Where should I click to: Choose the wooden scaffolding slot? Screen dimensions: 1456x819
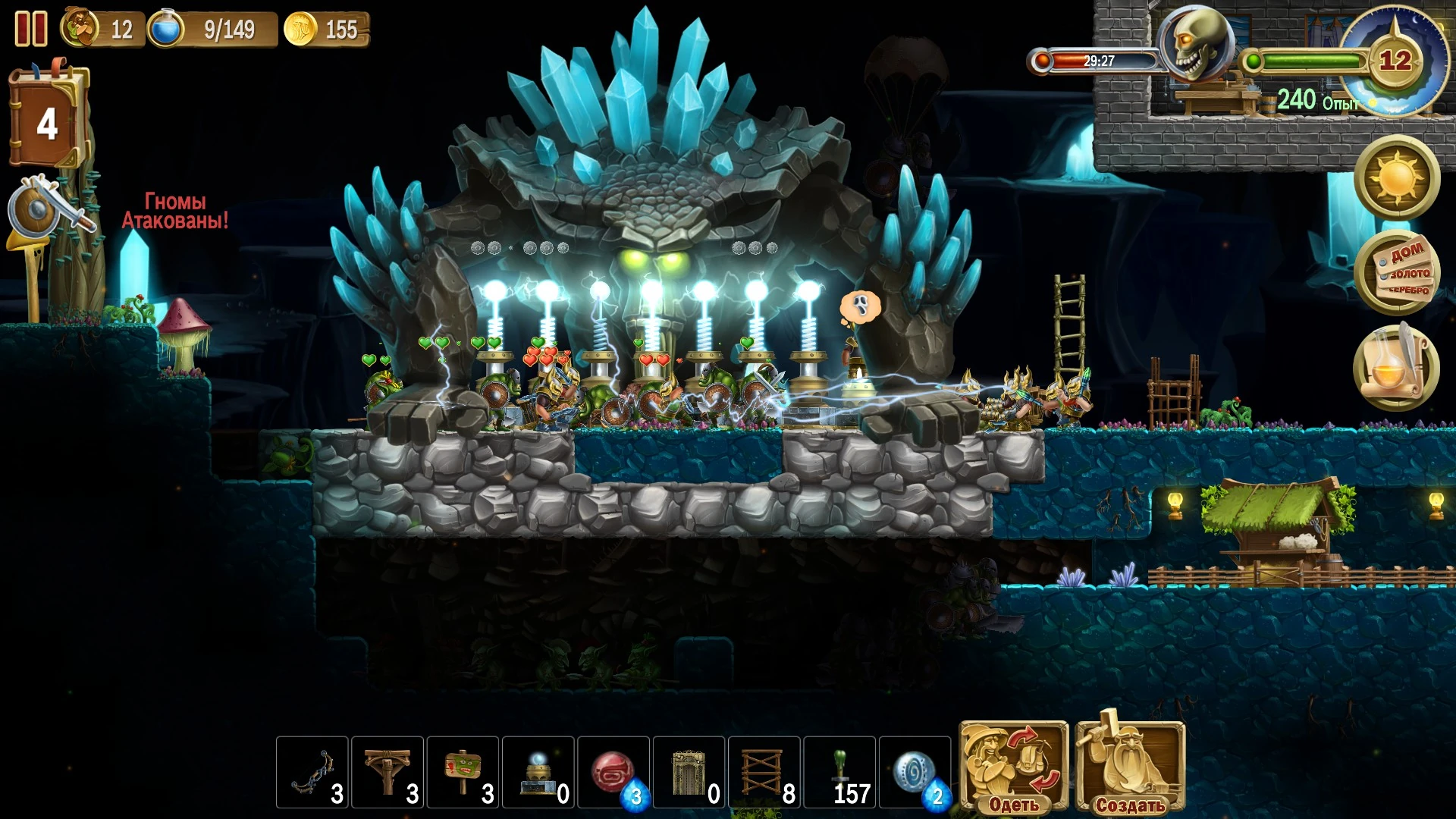[x=764, y=772]
